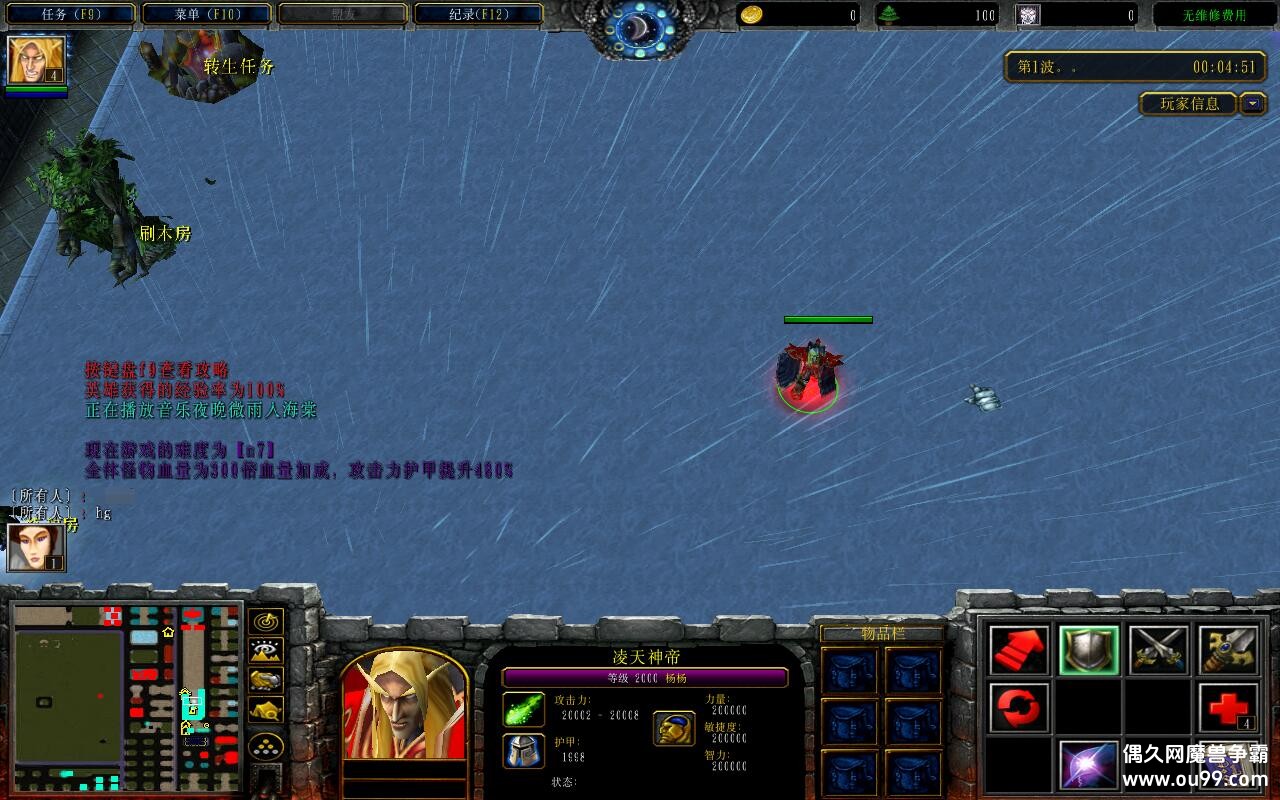
Task: Open the 菜单 (F10) game menu
Action: point(206,14)
